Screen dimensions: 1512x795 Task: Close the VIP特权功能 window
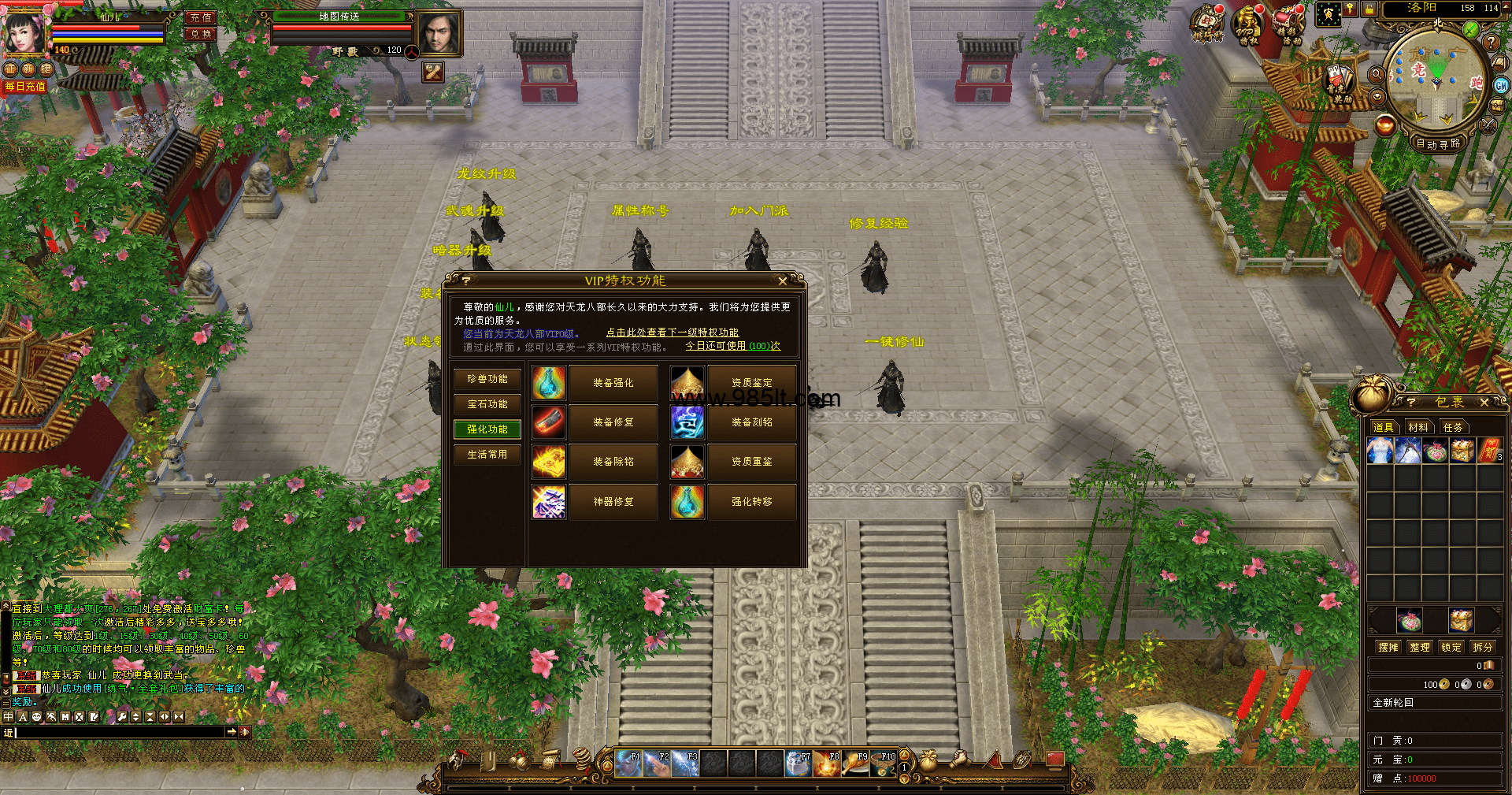click(782, 281)
